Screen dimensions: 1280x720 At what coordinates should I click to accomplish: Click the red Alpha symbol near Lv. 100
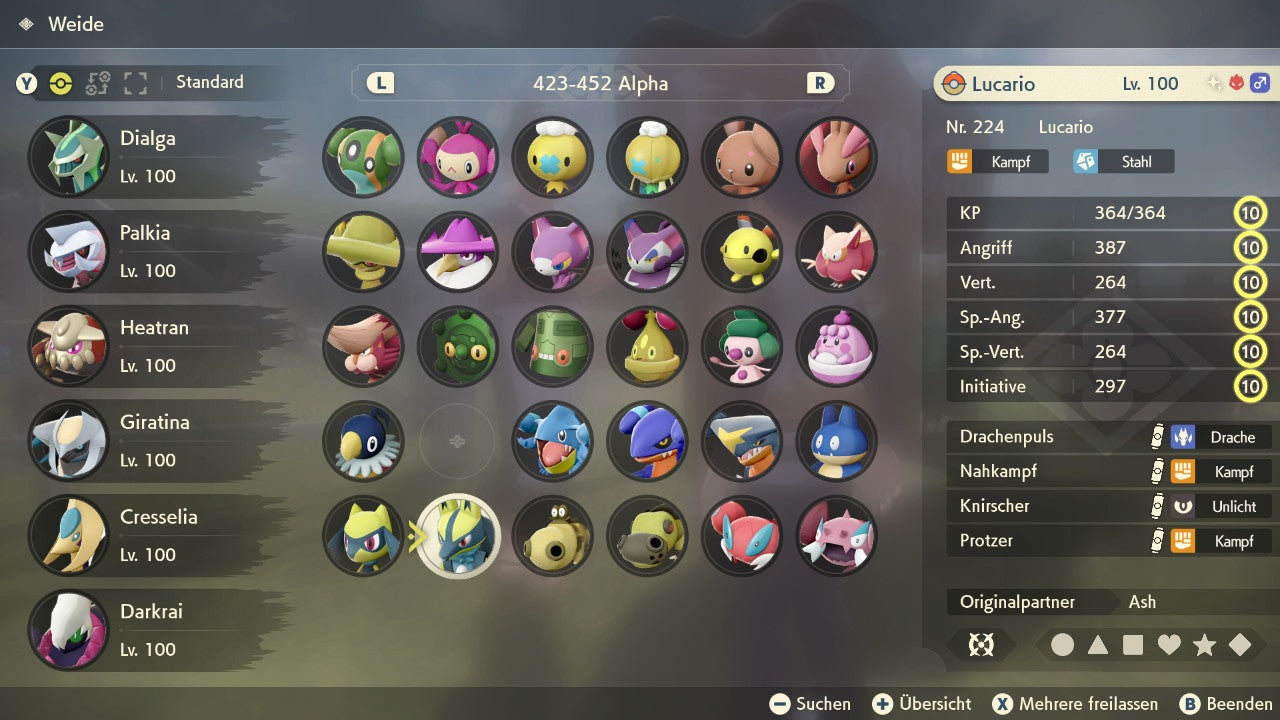1236,84
